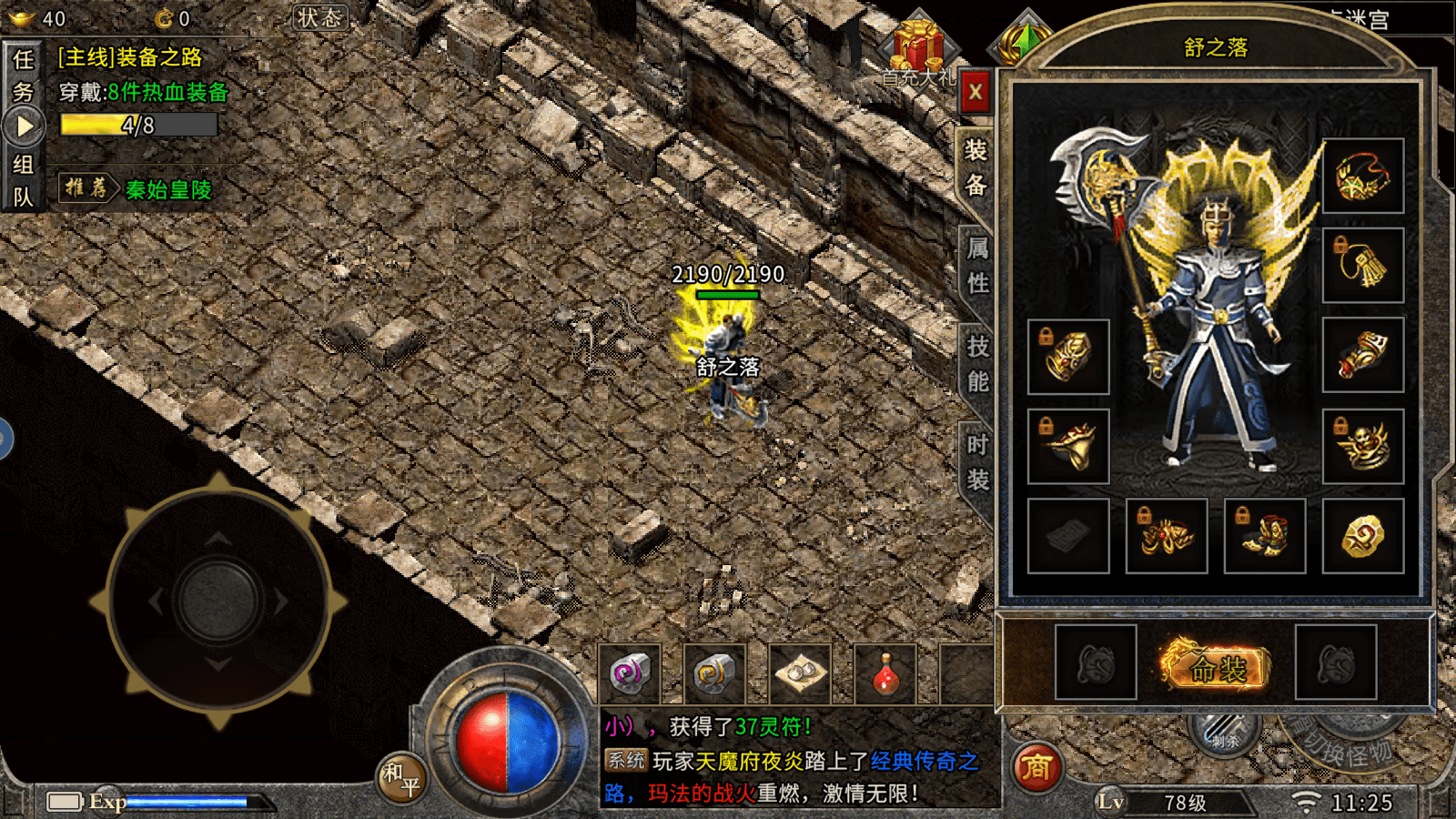Screen dimensions: 1456x819
Task: Show the 装备 equipment tab
Action: coord(976,167)
